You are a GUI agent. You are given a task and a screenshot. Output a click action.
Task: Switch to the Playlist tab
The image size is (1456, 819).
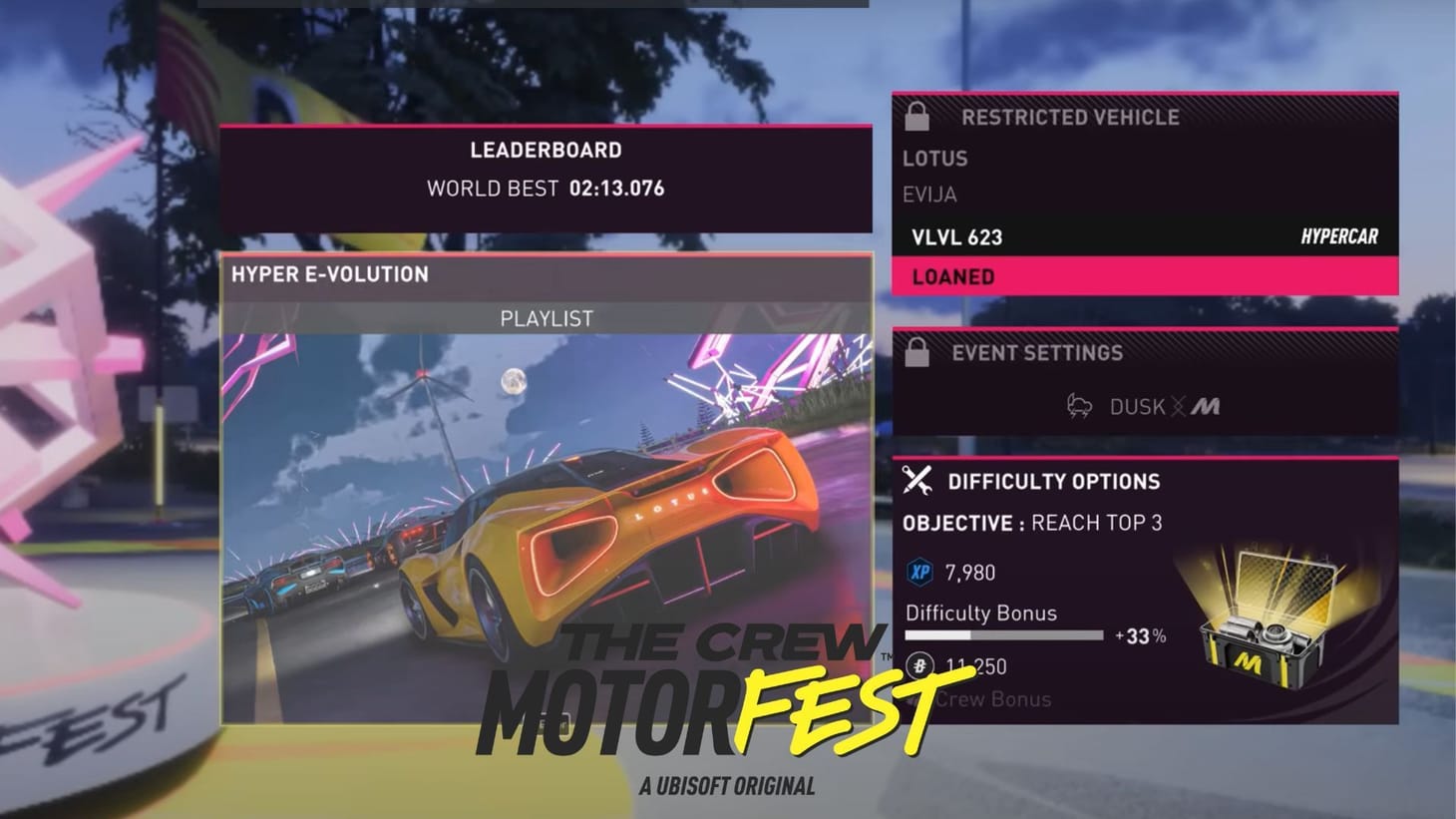point(546,317)
